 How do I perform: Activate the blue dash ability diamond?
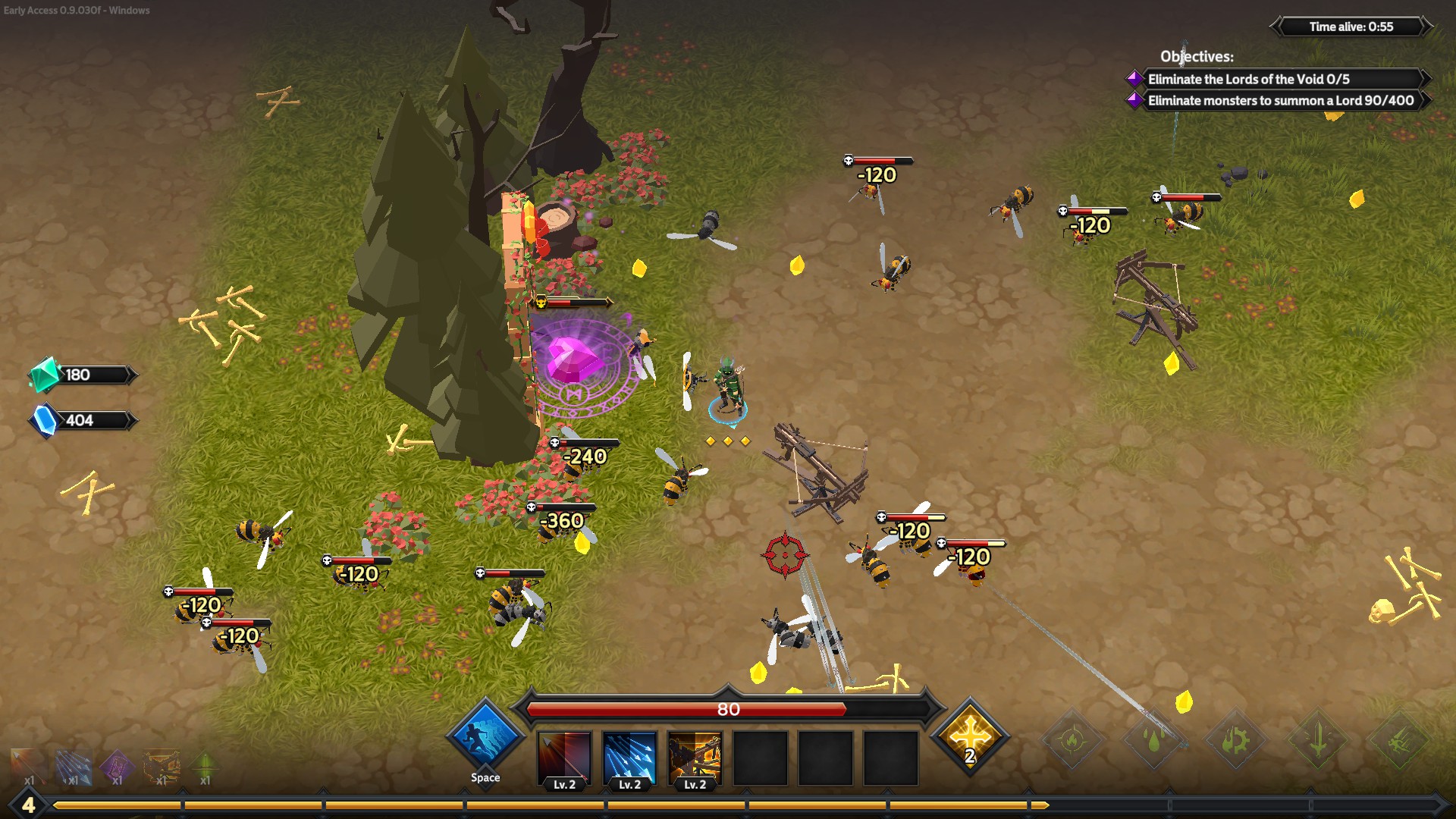pos(485,738)
